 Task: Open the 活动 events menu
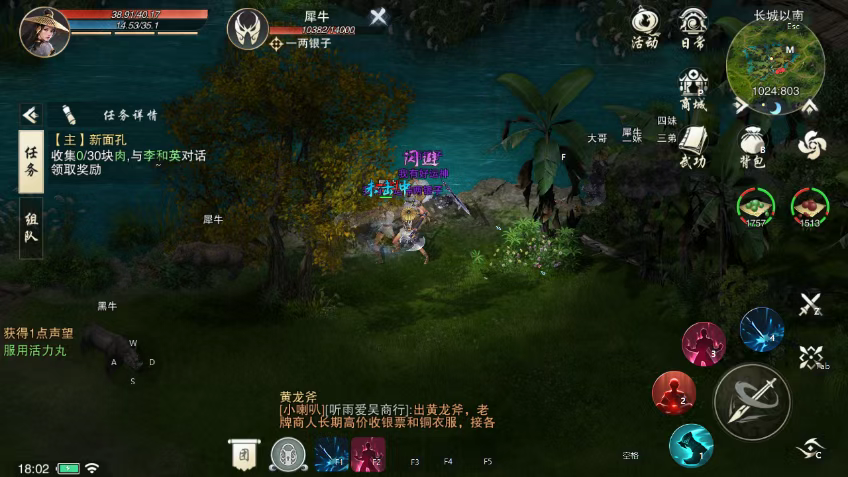tap(645, 27)
